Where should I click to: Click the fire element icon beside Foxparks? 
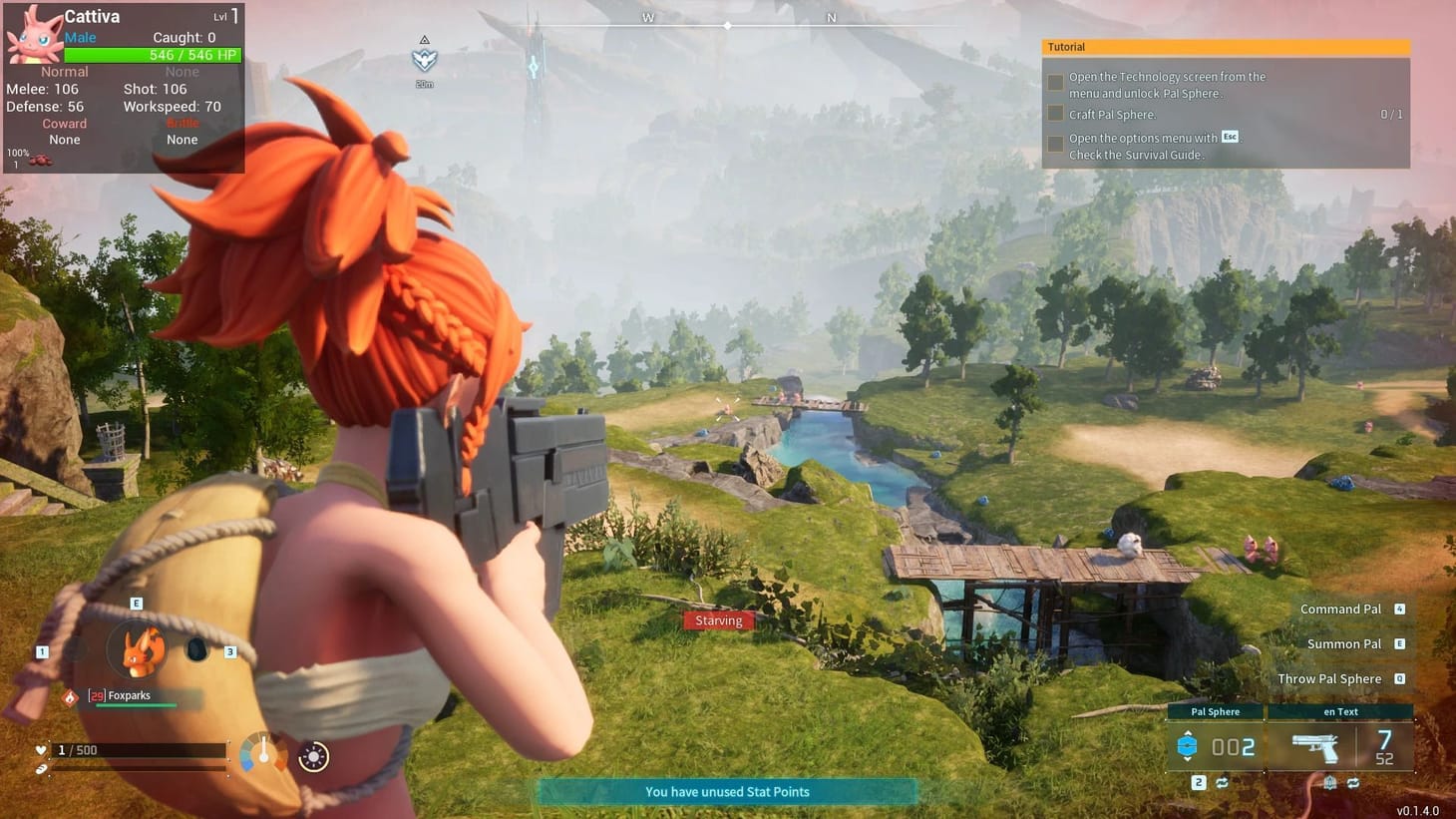point(70,697)
